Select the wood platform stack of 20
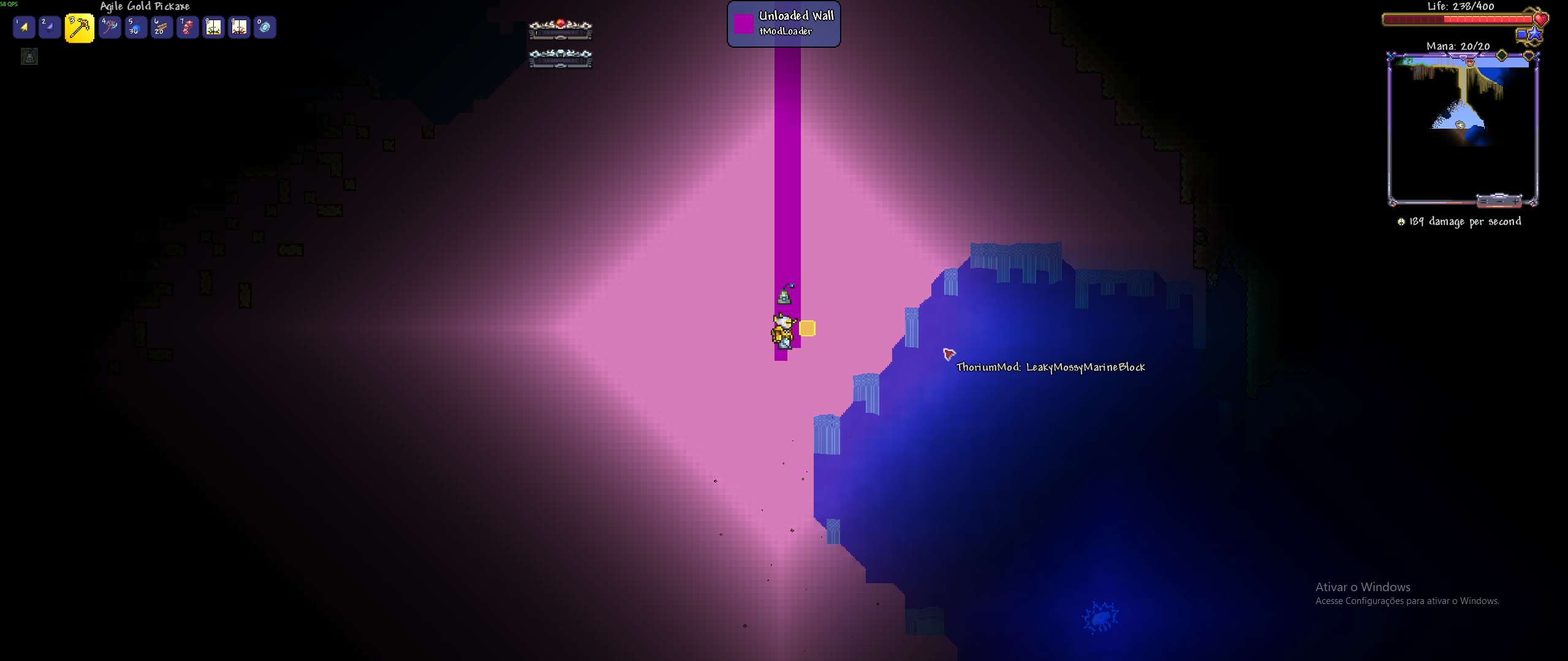1568x661 pixels. [x=162, y=27]
